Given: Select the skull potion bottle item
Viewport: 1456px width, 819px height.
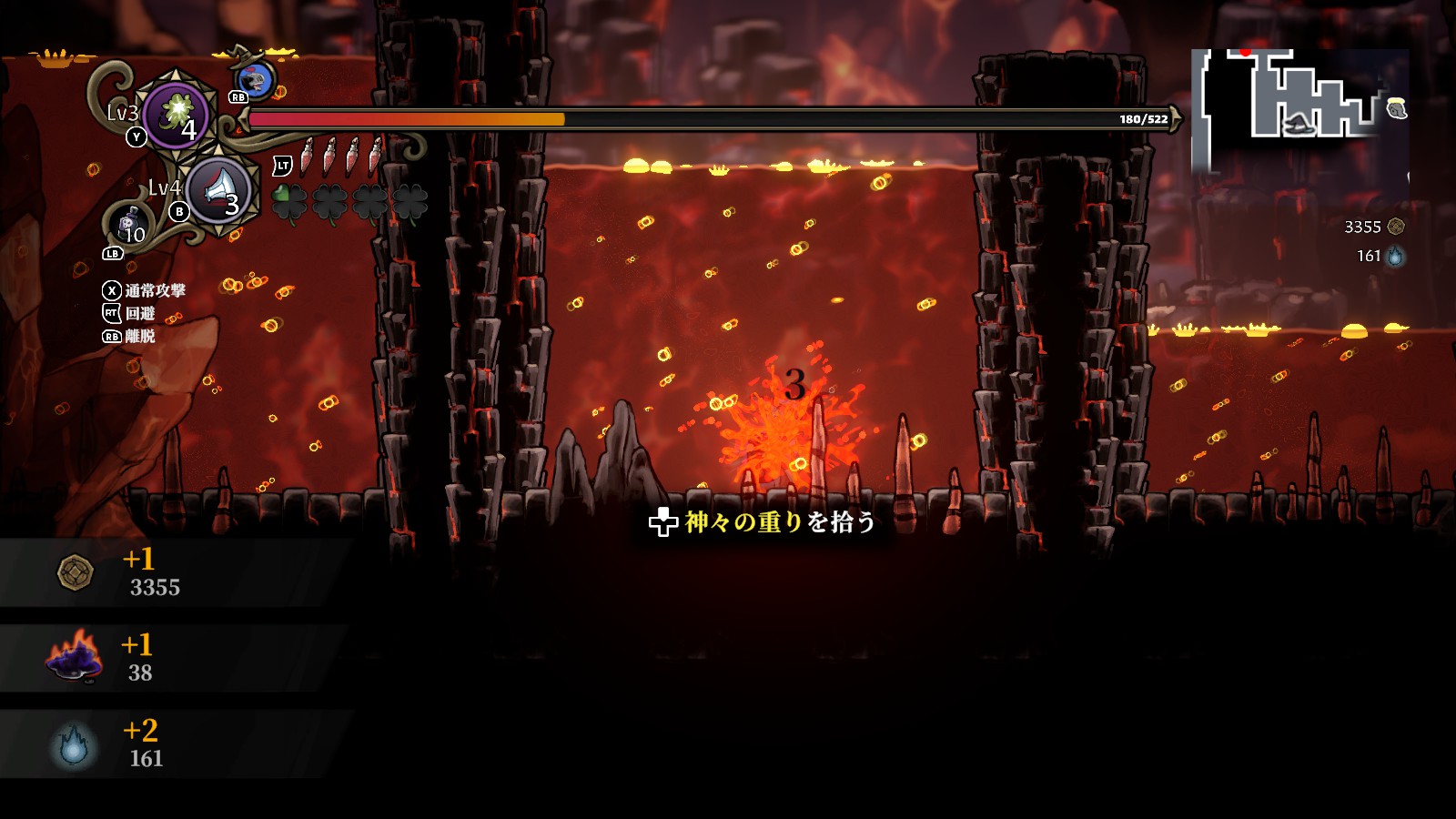Looking at the screenshot, I should coord(129,225).
